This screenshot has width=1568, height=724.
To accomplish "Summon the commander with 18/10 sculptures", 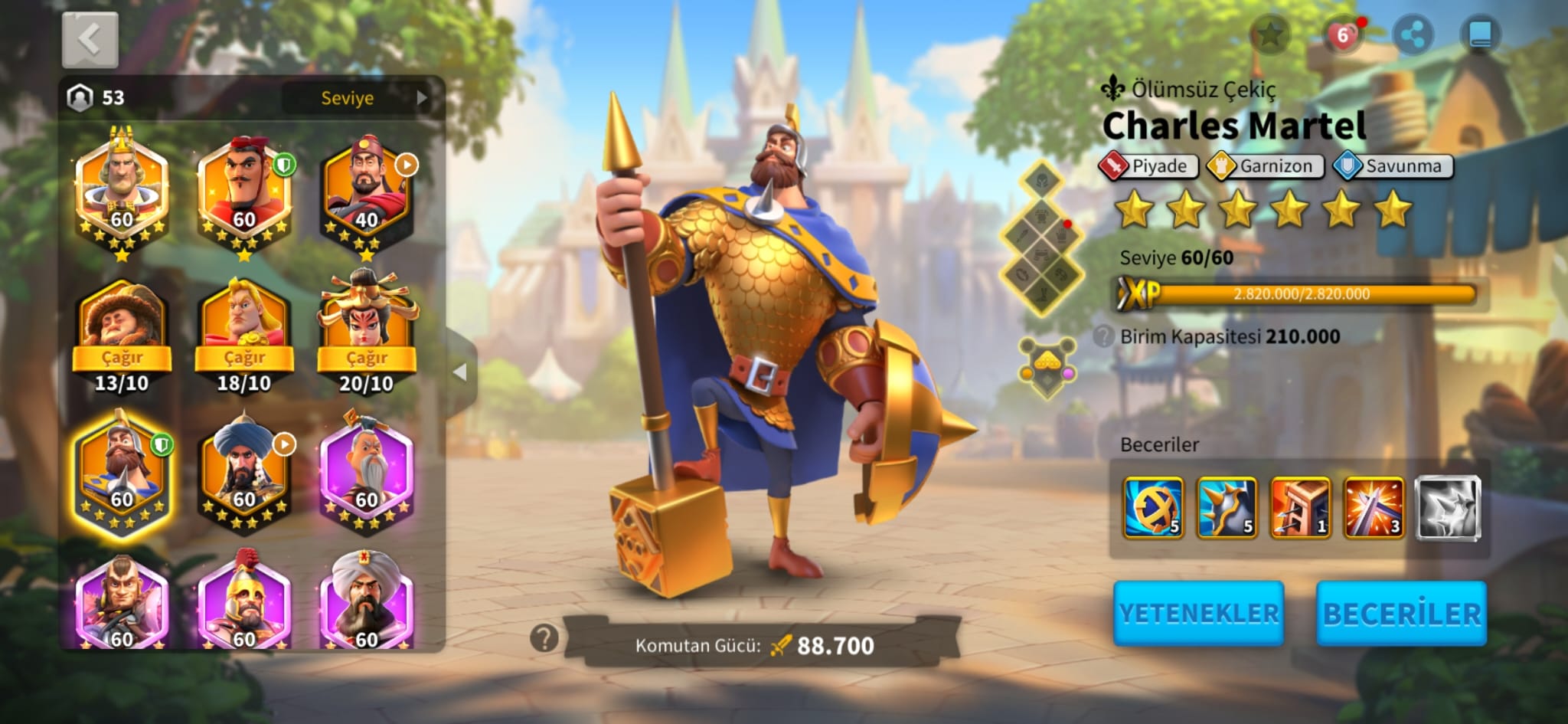I will tap(244, 358).
